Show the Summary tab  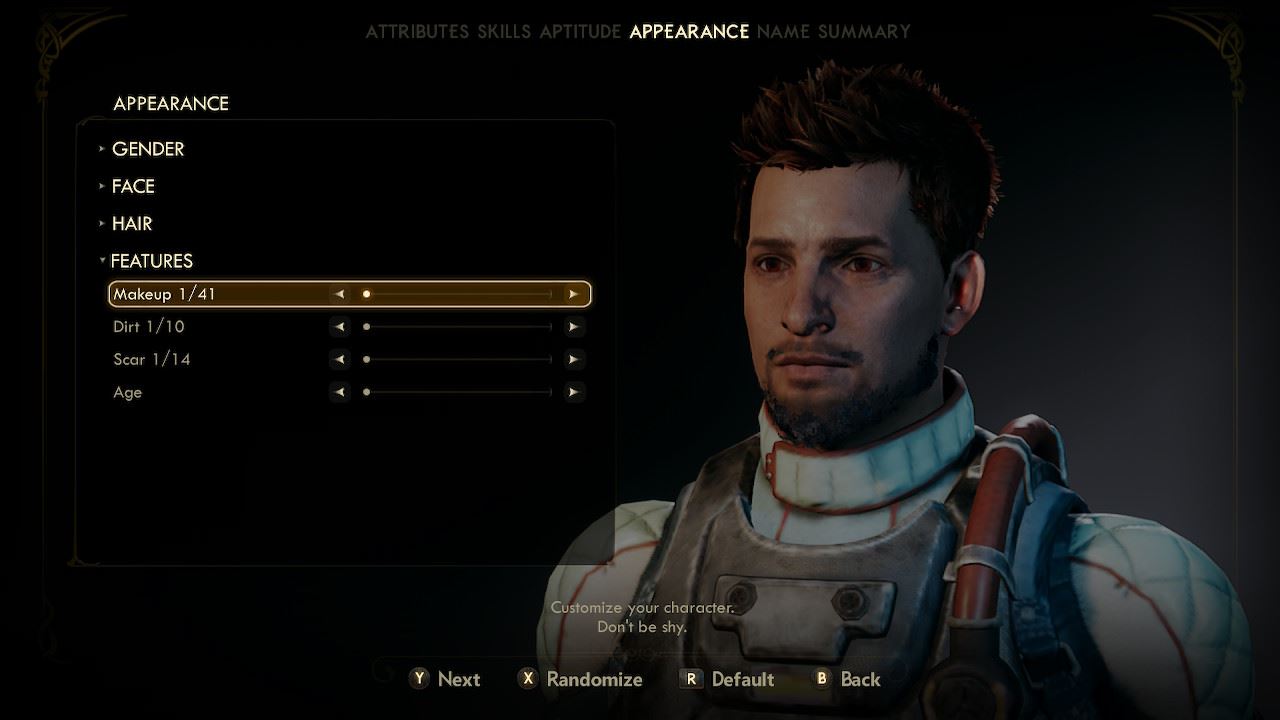click(864, 31)
